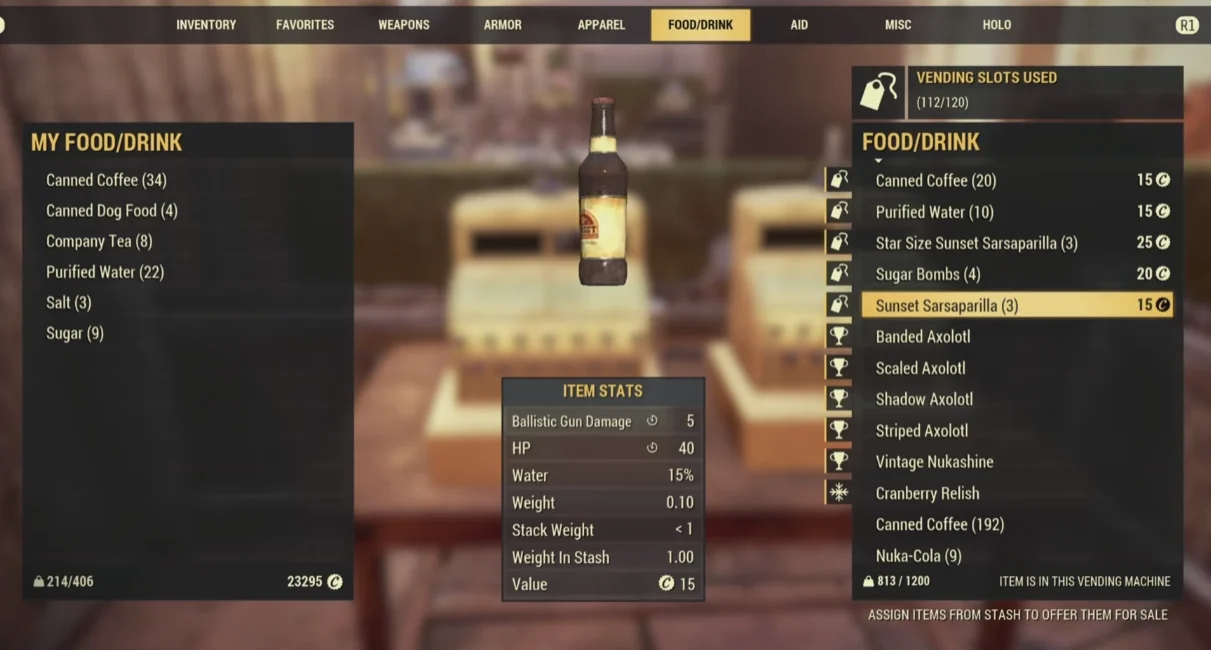Pick Vintage Nukashine from the stash list

pyautogui.click(x=934, y=462)
